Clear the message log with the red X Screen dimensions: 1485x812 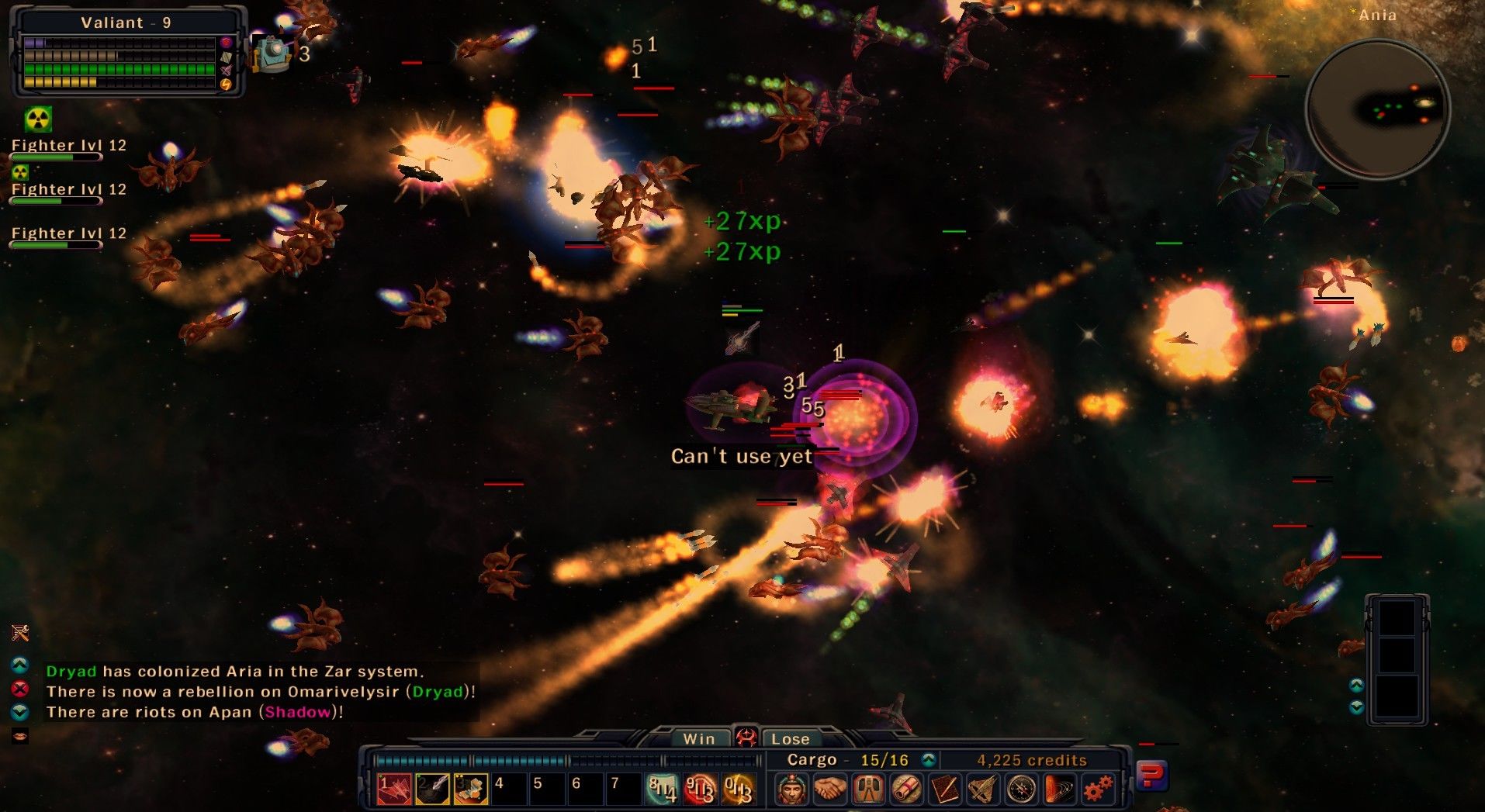(20, 689)
